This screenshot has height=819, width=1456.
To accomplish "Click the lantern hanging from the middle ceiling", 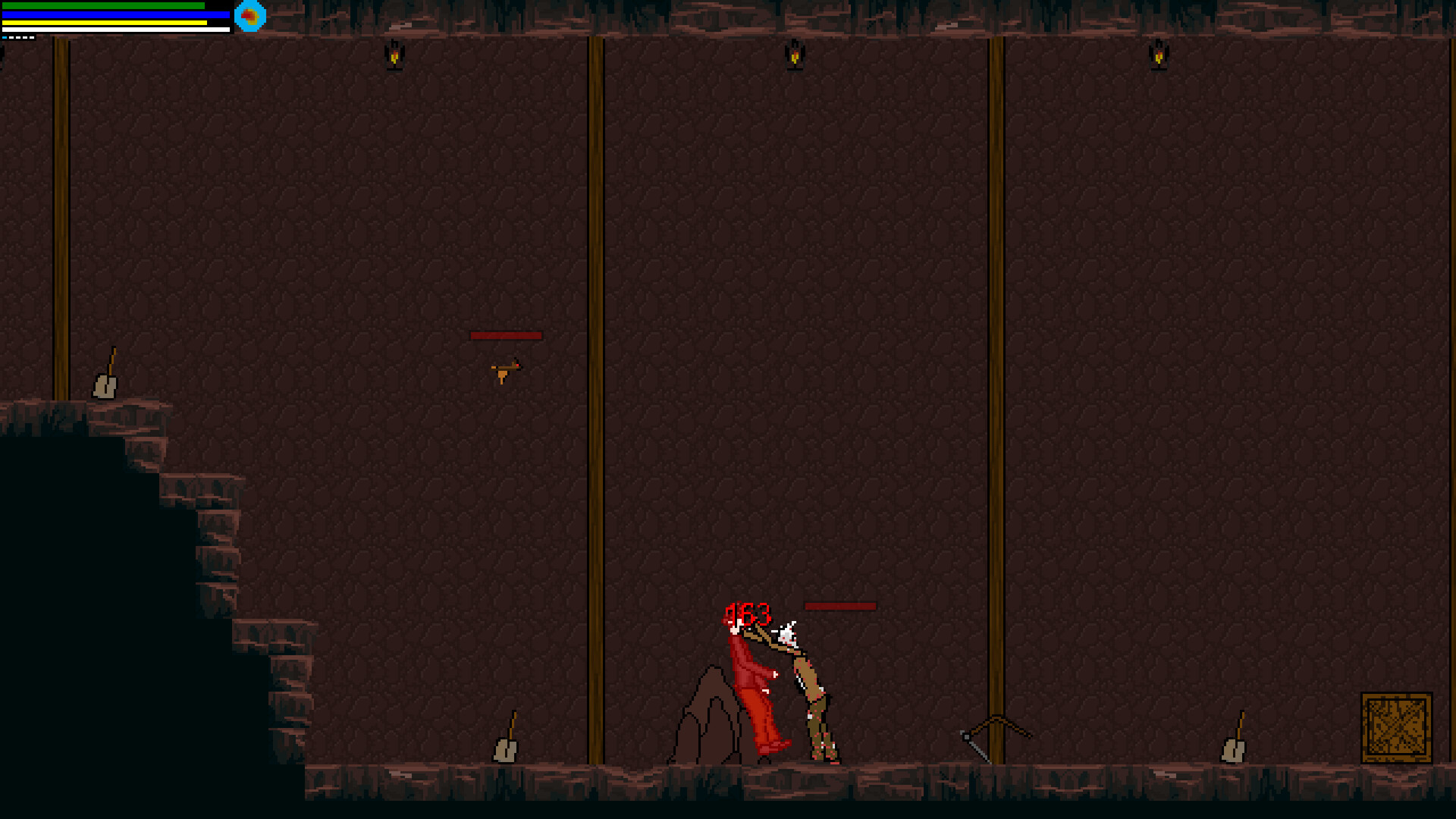I will pyautogui.click(x=795, y=55).
